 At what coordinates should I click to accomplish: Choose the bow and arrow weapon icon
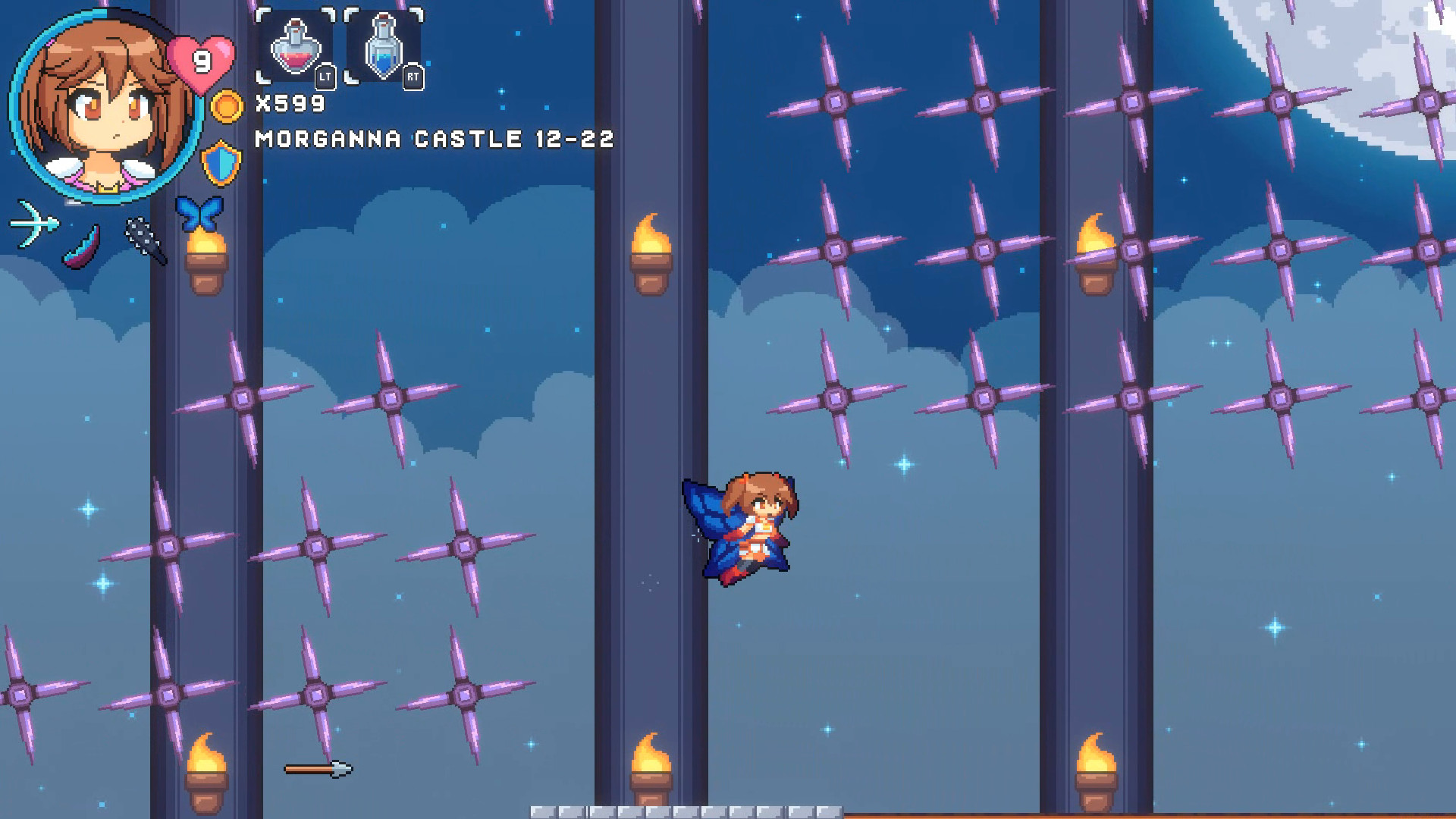point(34,224)
